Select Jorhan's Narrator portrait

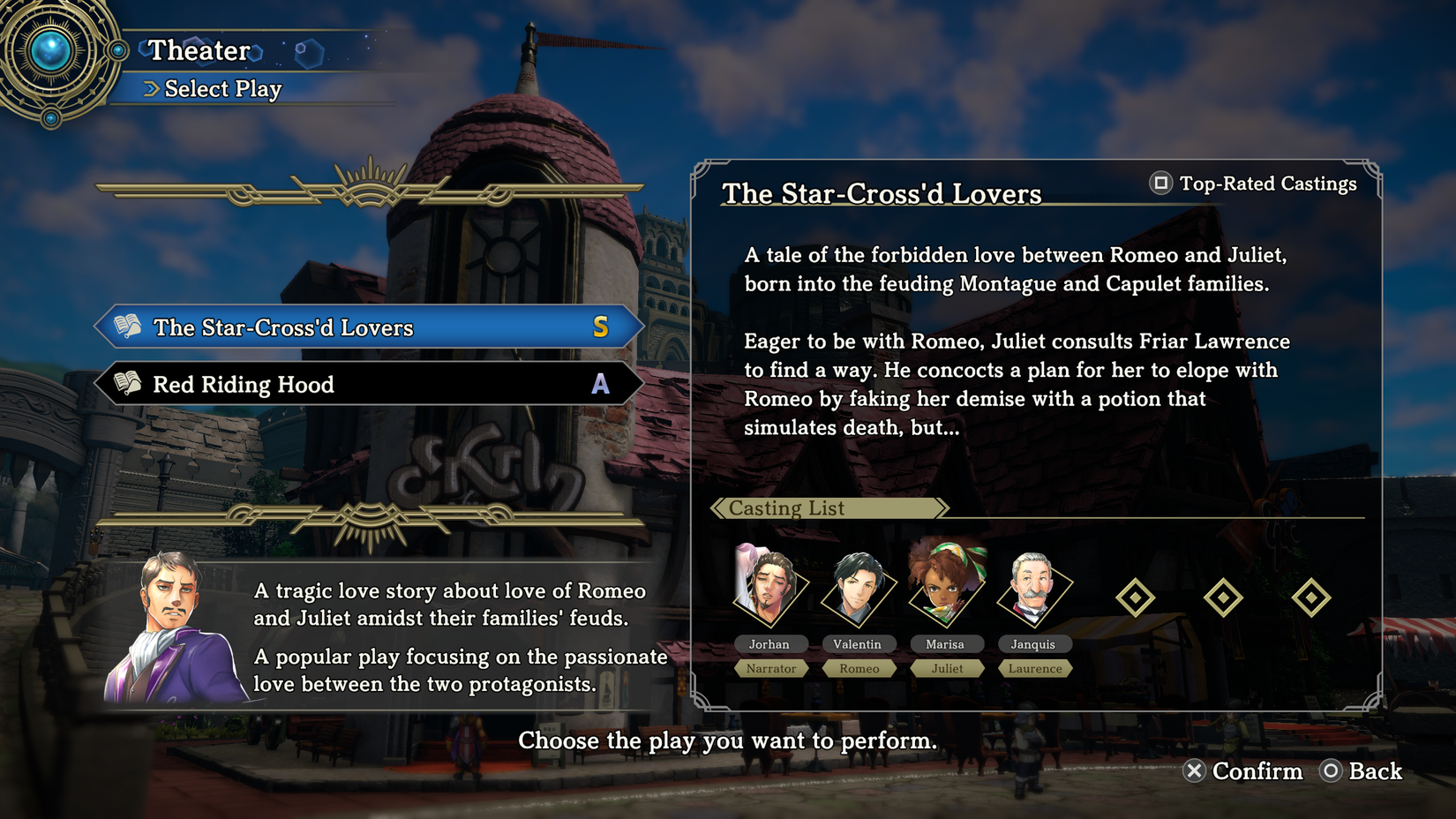769,587
